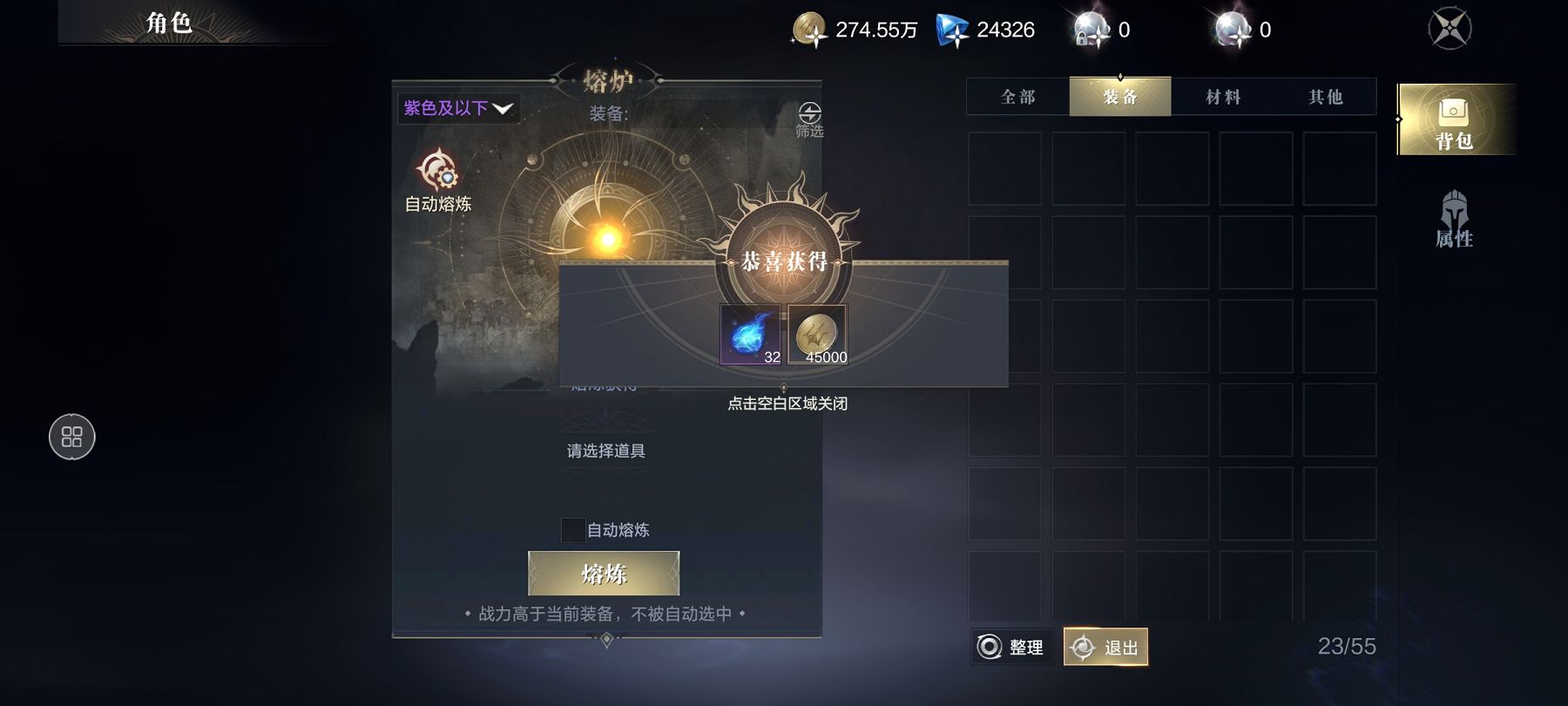Select the 45000 gold coin reward
This screenshot has height=706, width=1568.
[817, 335]
